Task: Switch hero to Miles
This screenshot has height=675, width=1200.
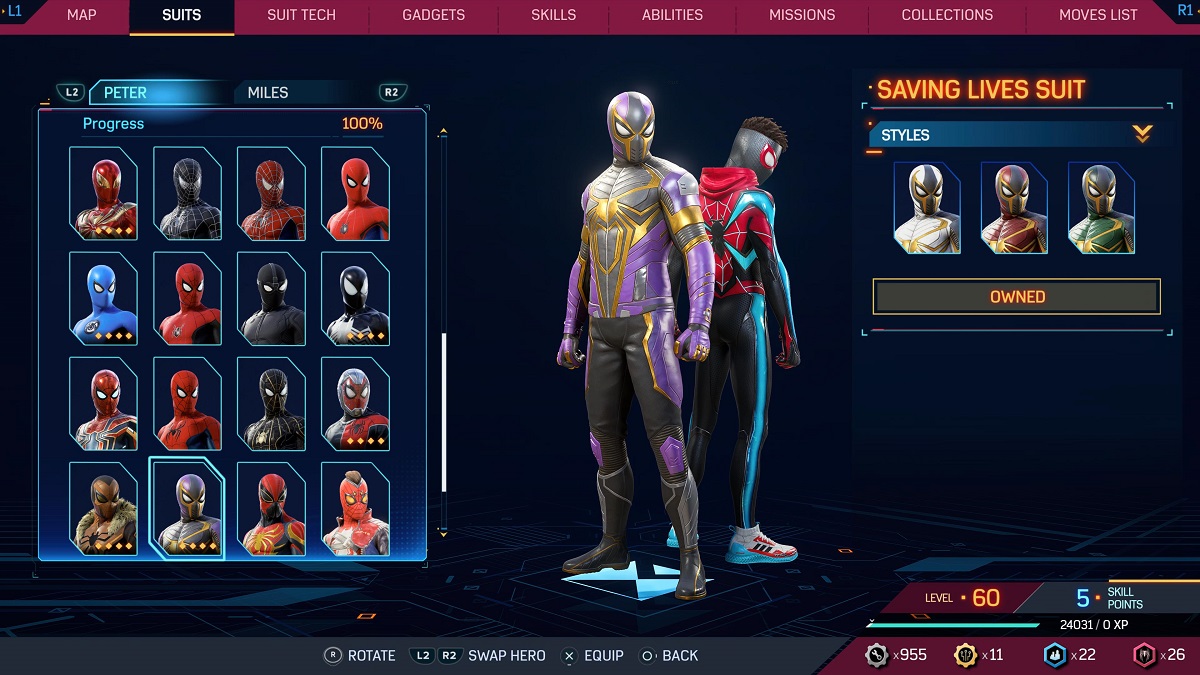Action: [x=268, y=93]
